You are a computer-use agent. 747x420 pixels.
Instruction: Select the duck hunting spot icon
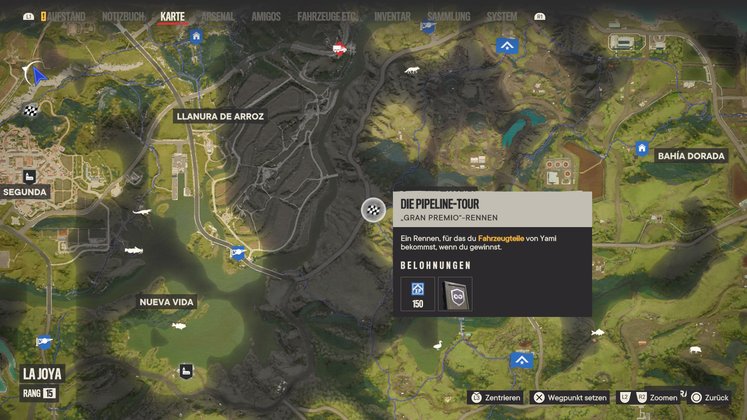tap(436, 346)
